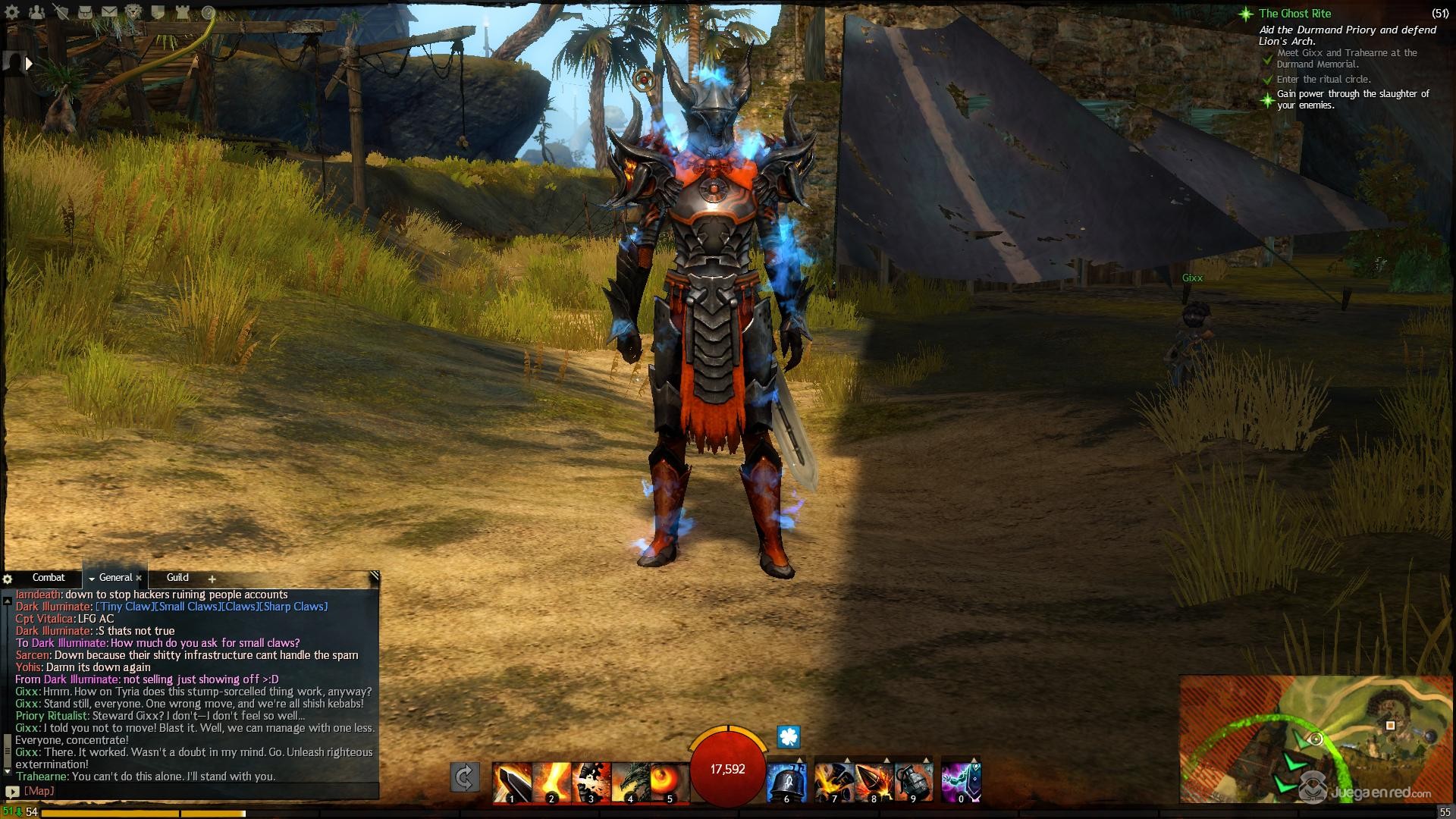
Task: Activate the dragon head skill in slot 4
Action: [x=629, y=783]
